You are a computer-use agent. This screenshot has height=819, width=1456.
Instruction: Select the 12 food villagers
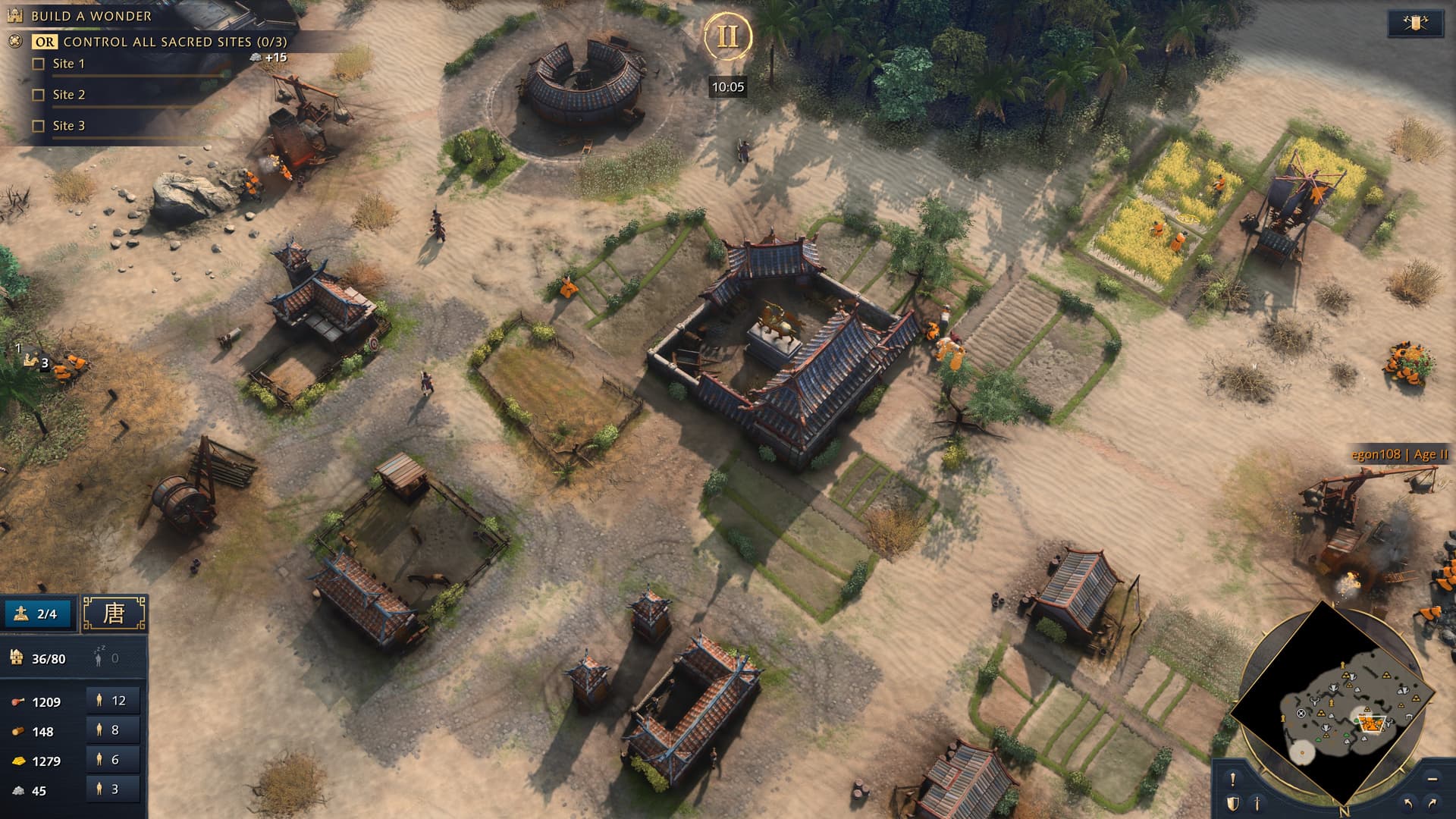[x=112, y=701]
